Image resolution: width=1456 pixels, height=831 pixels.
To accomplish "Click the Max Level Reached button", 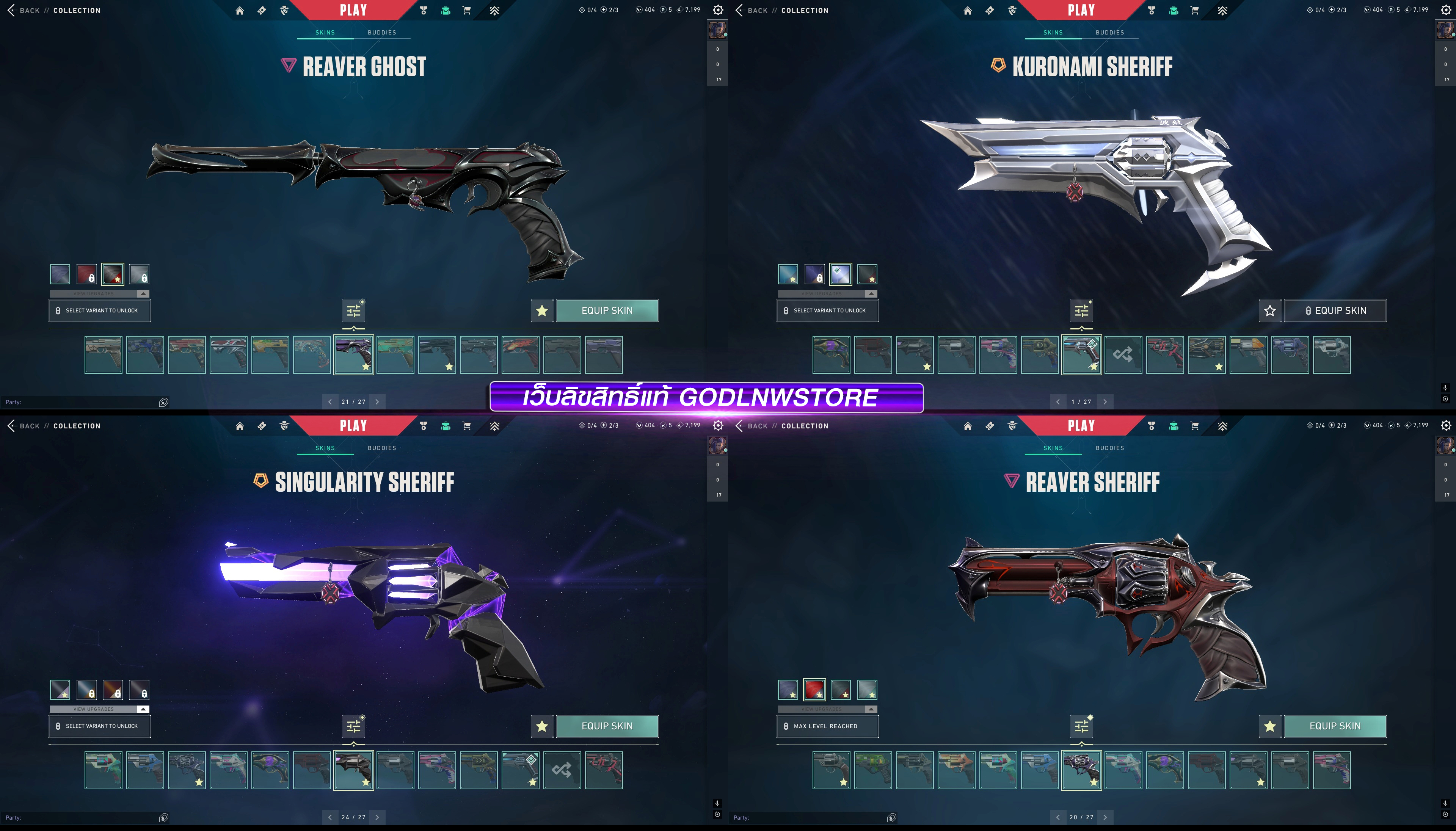I will point(827,726).
